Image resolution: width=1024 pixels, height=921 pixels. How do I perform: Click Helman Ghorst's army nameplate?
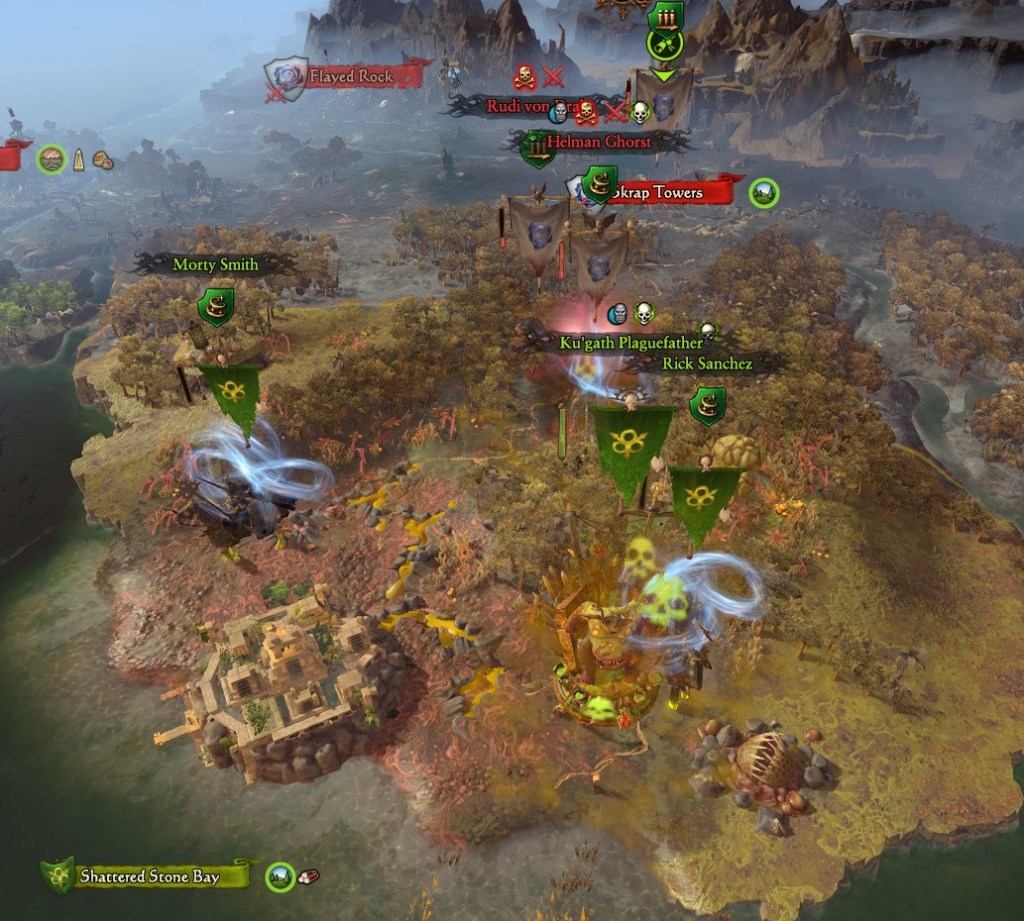tap(598, 142)
